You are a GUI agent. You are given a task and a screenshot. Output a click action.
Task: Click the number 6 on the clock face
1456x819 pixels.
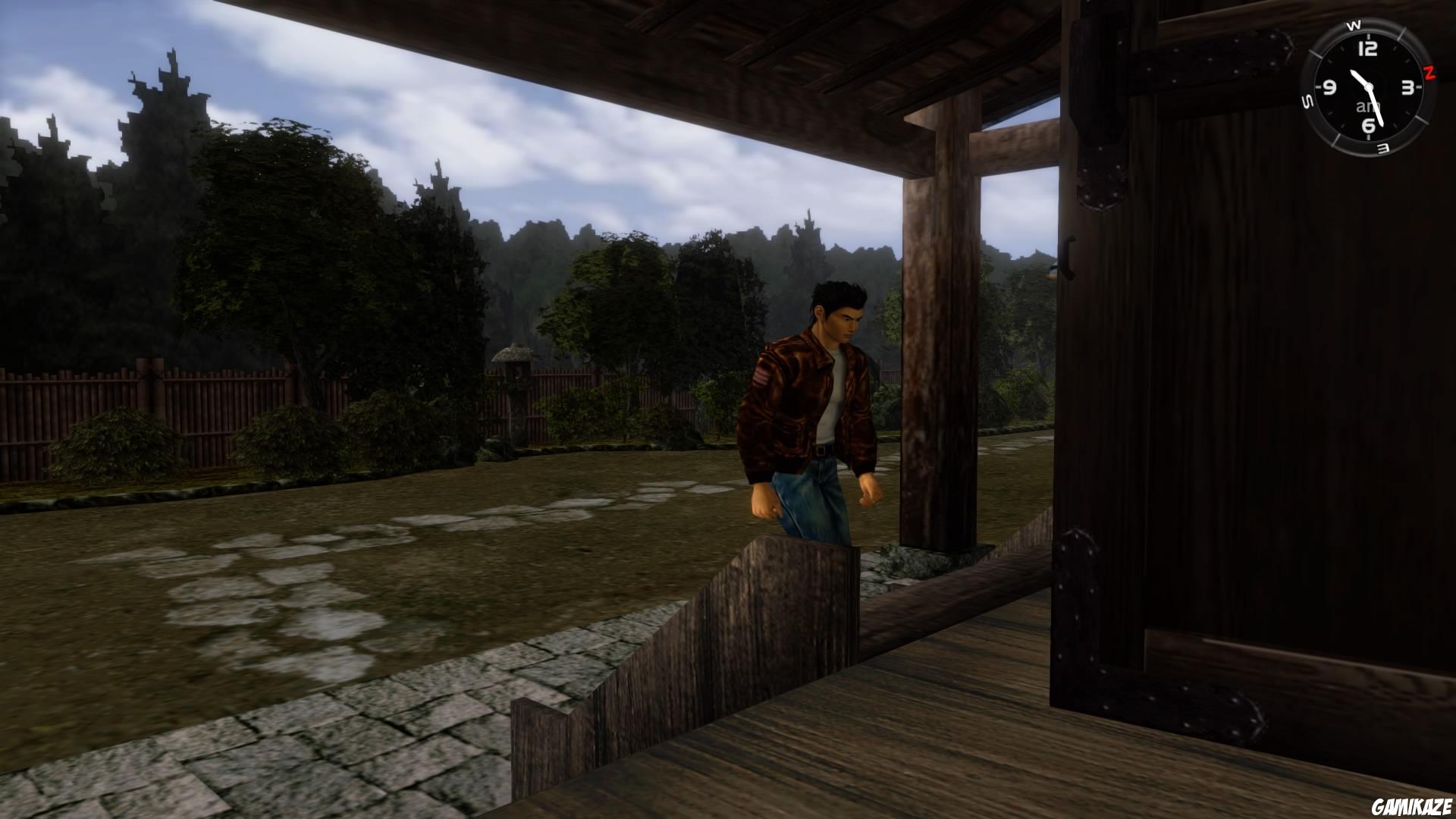(1367, 125)
